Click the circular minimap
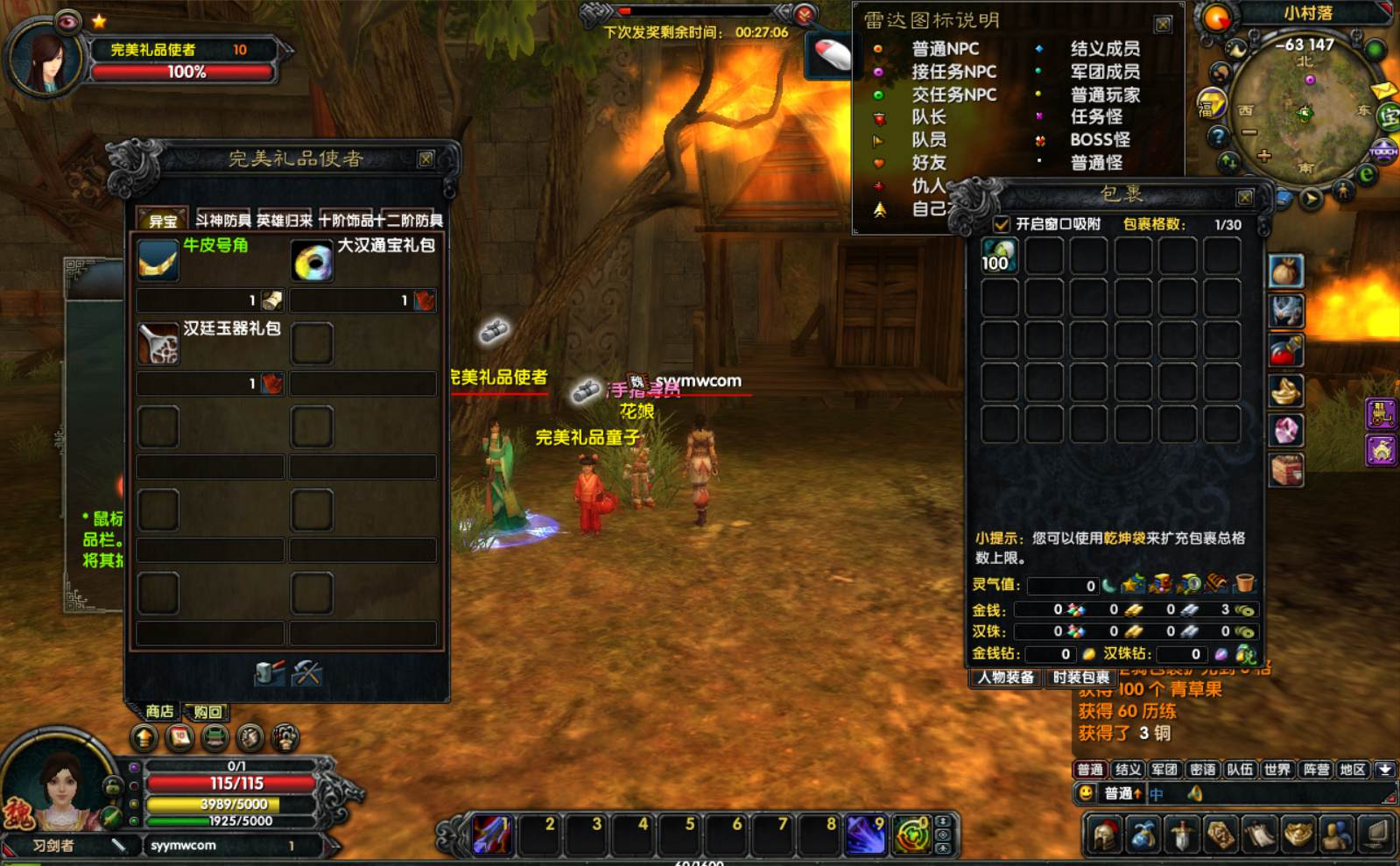1400x866 pixels. point(1305,109)
